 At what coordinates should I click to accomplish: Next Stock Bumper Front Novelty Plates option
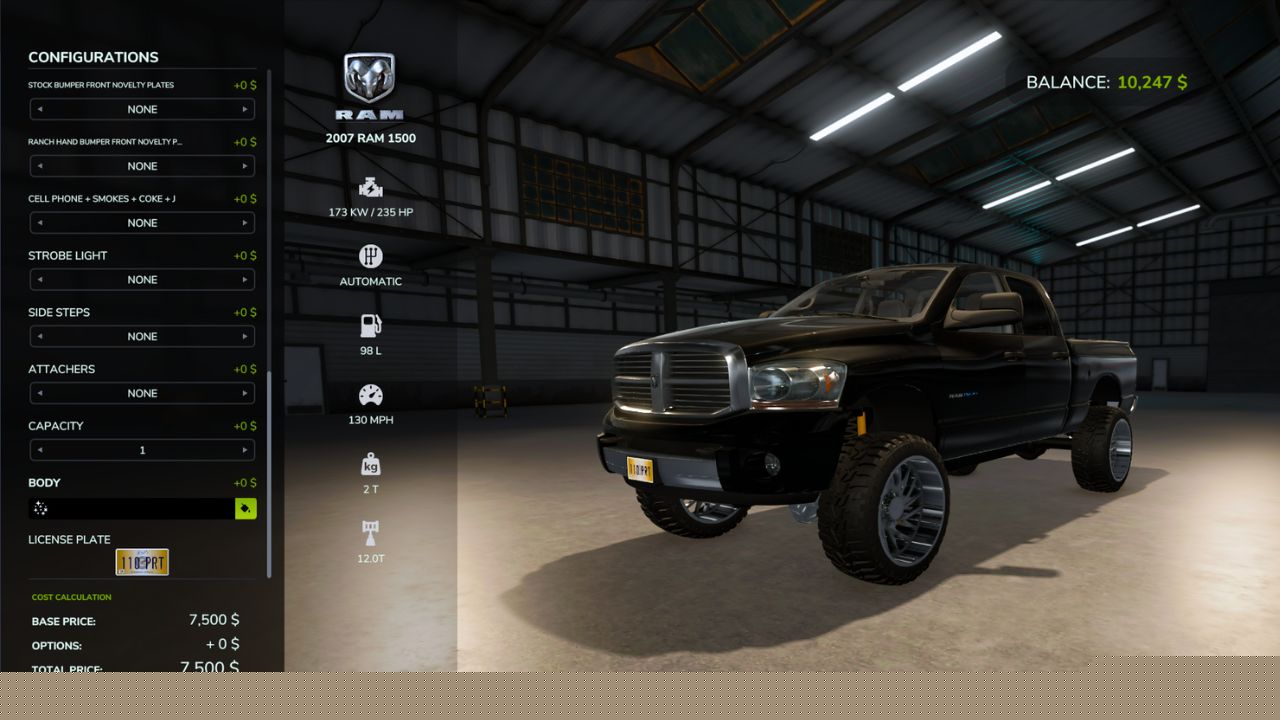click(245, 110)
